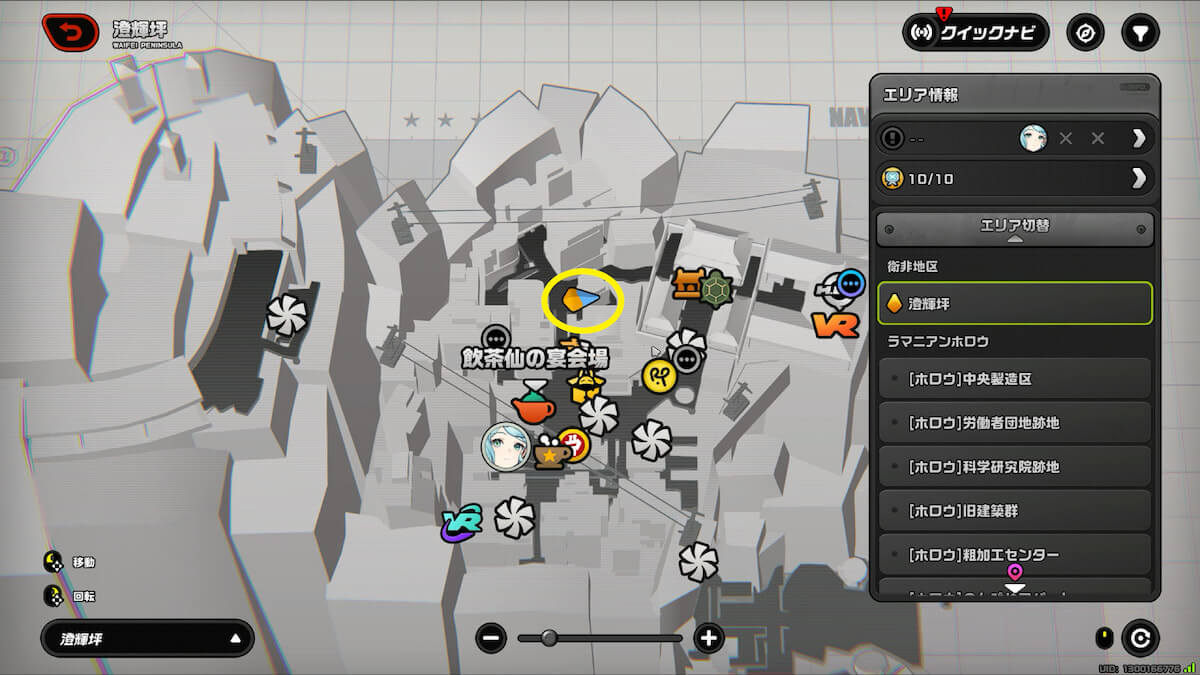Viewport: 1200px width, 675px height.
Task: Select the teapot map marker
Action: [532, 404]
